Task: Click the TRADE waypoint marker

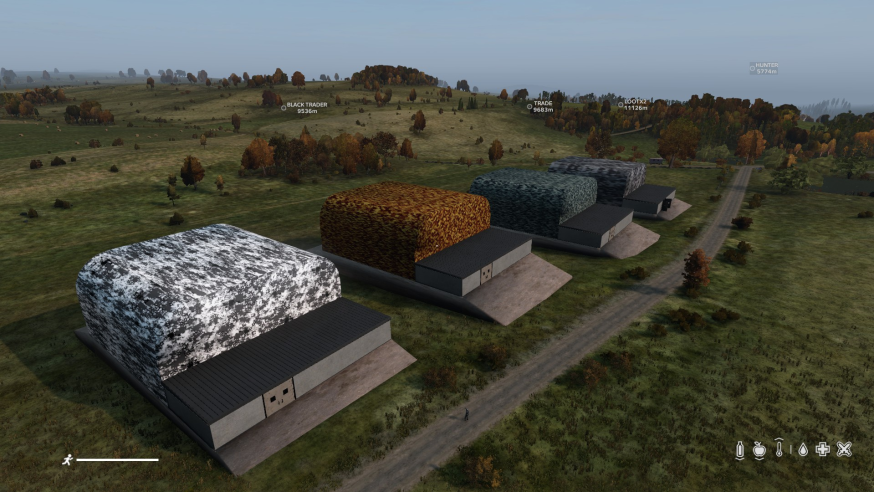Action: [529, 105]
